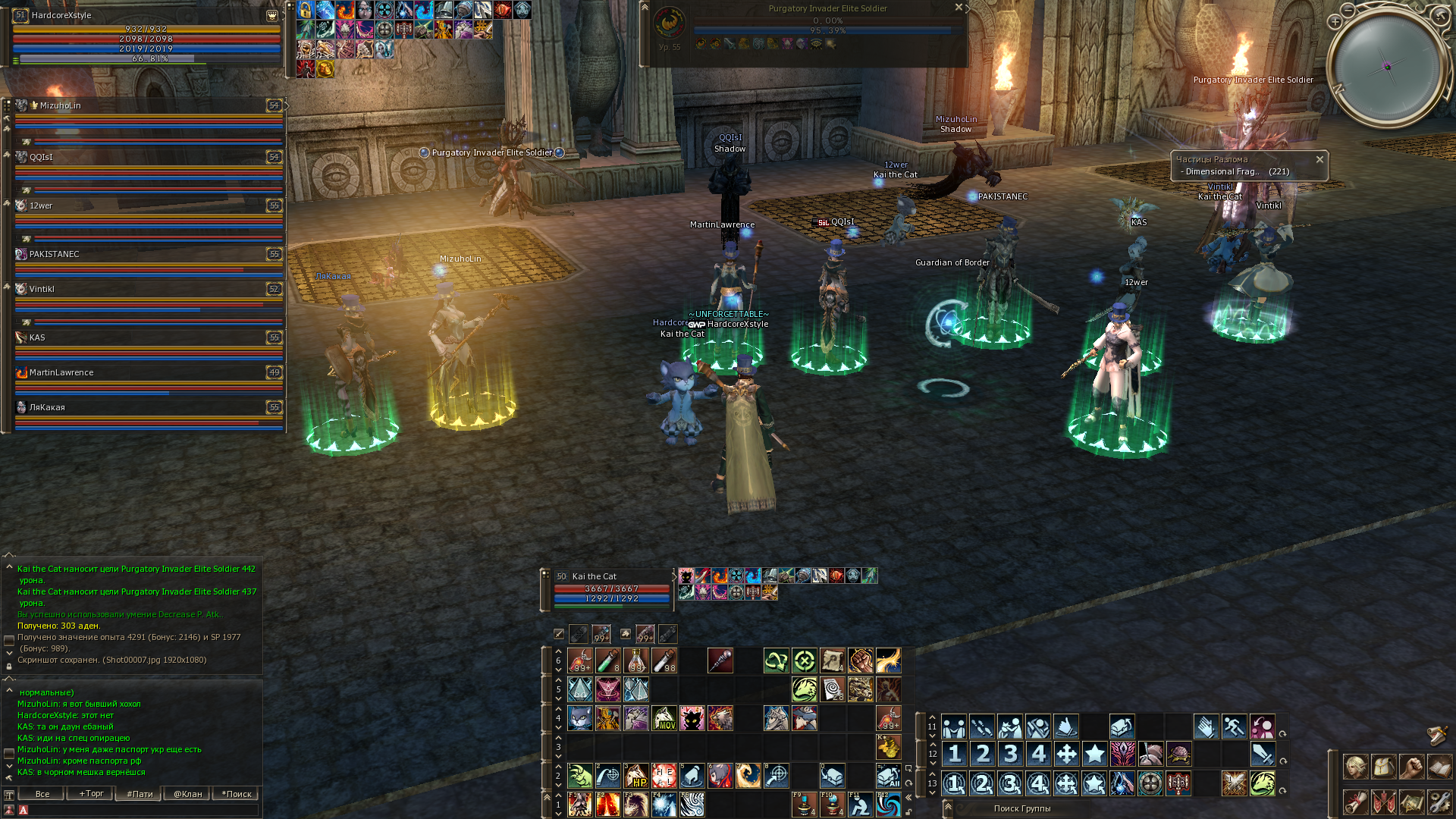Viewport: 1456px width, 819px height.
Task: Open the system settings wrench icon
Action: click(x=1439, y=802)
